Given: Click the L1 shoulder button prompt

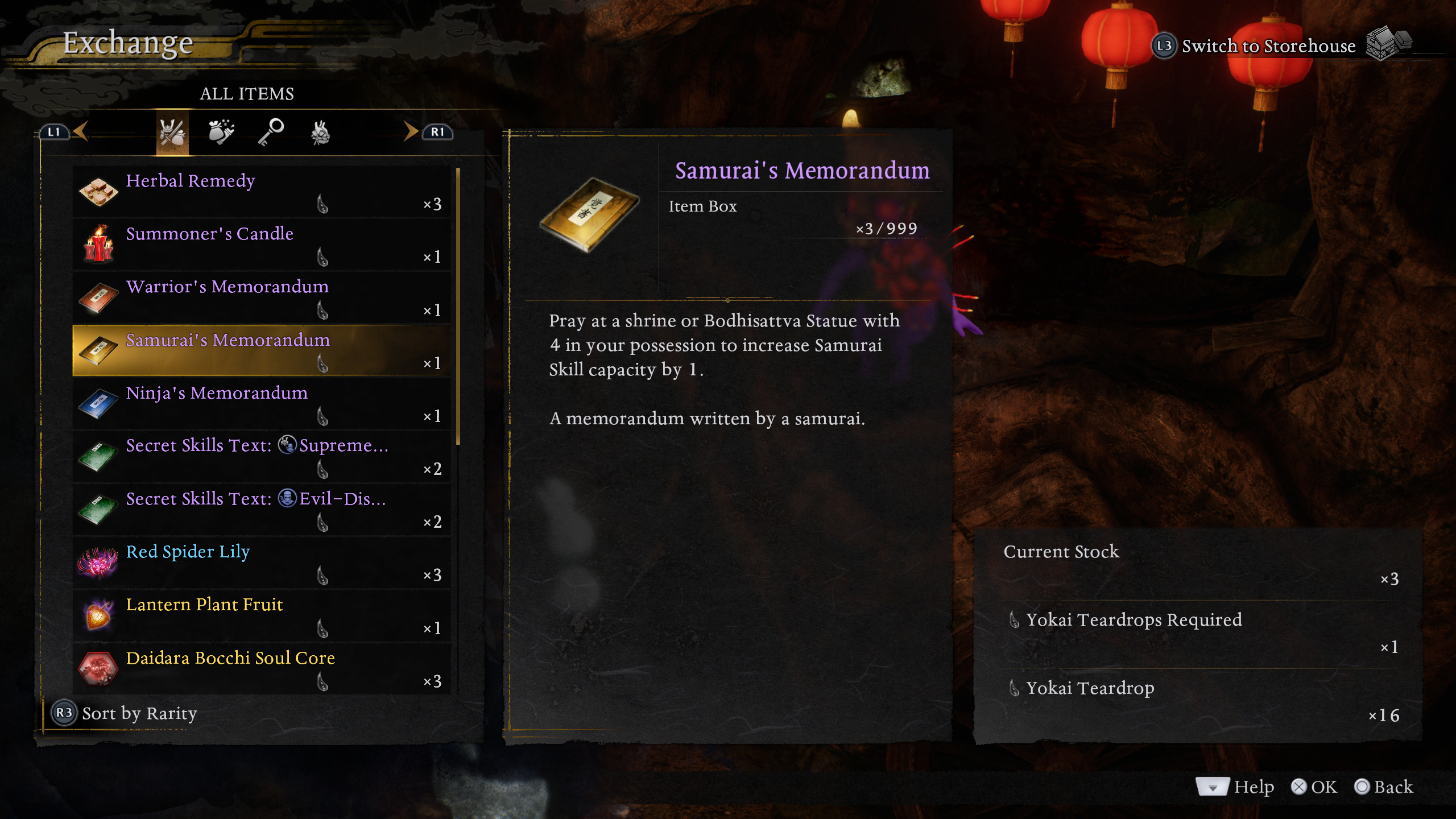Looking at the screenshot, I should coord(55,131).
